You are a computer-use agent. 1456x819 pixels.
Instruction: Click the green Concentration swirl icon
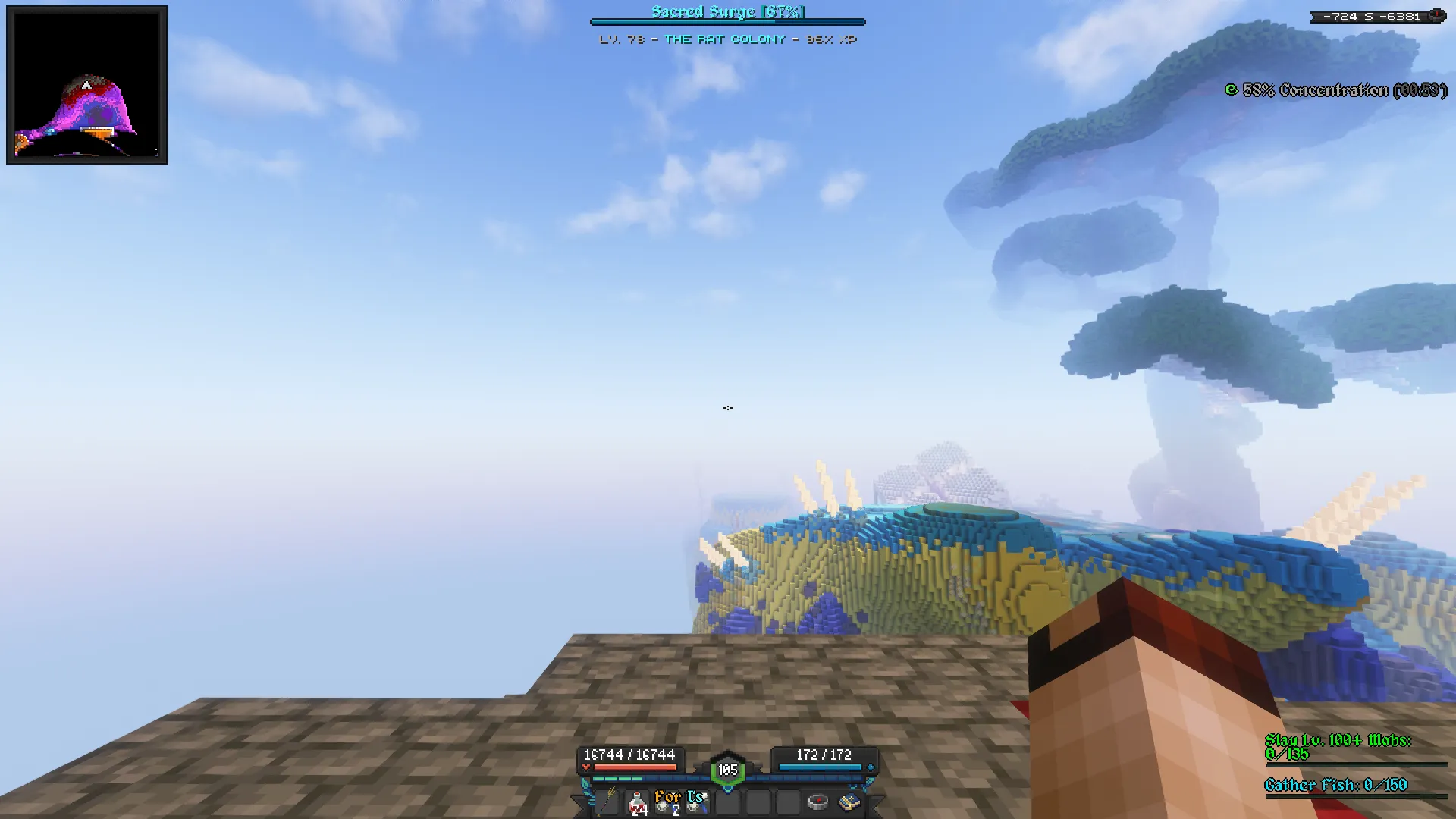(x=1230, y=89)
